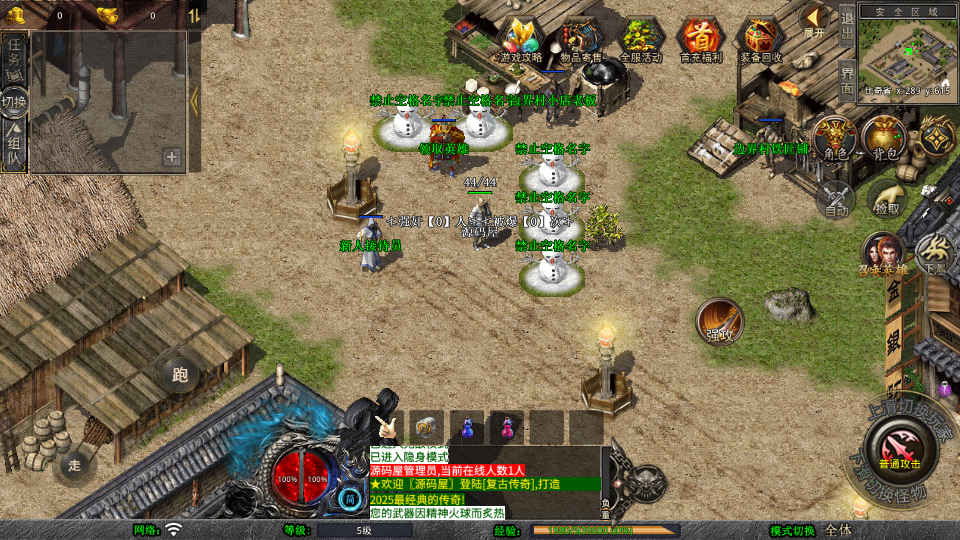Activate the 强攻 strong attack skill
This screenshot has width=960, height=540.
(x=720, y=321)
